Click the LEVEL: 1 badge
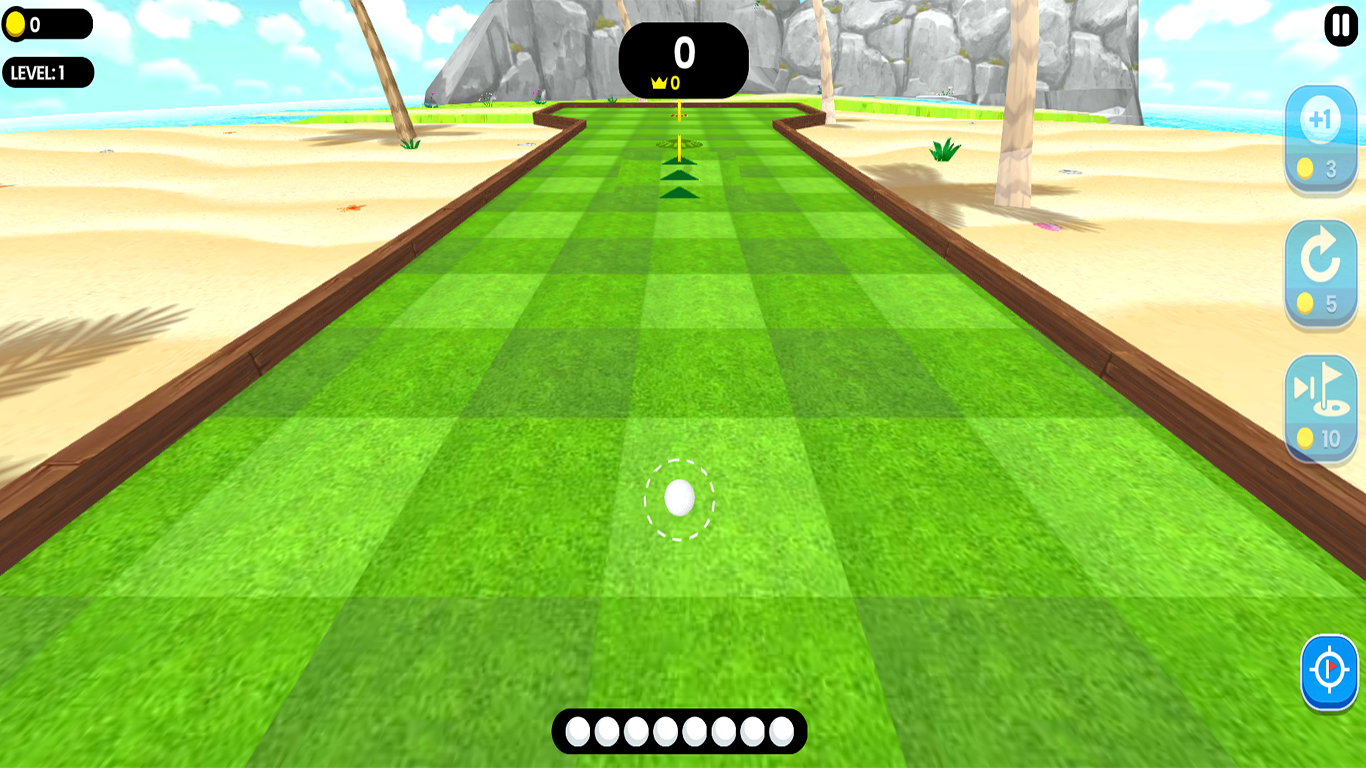The image size is (1366, 768). point(47,71)
